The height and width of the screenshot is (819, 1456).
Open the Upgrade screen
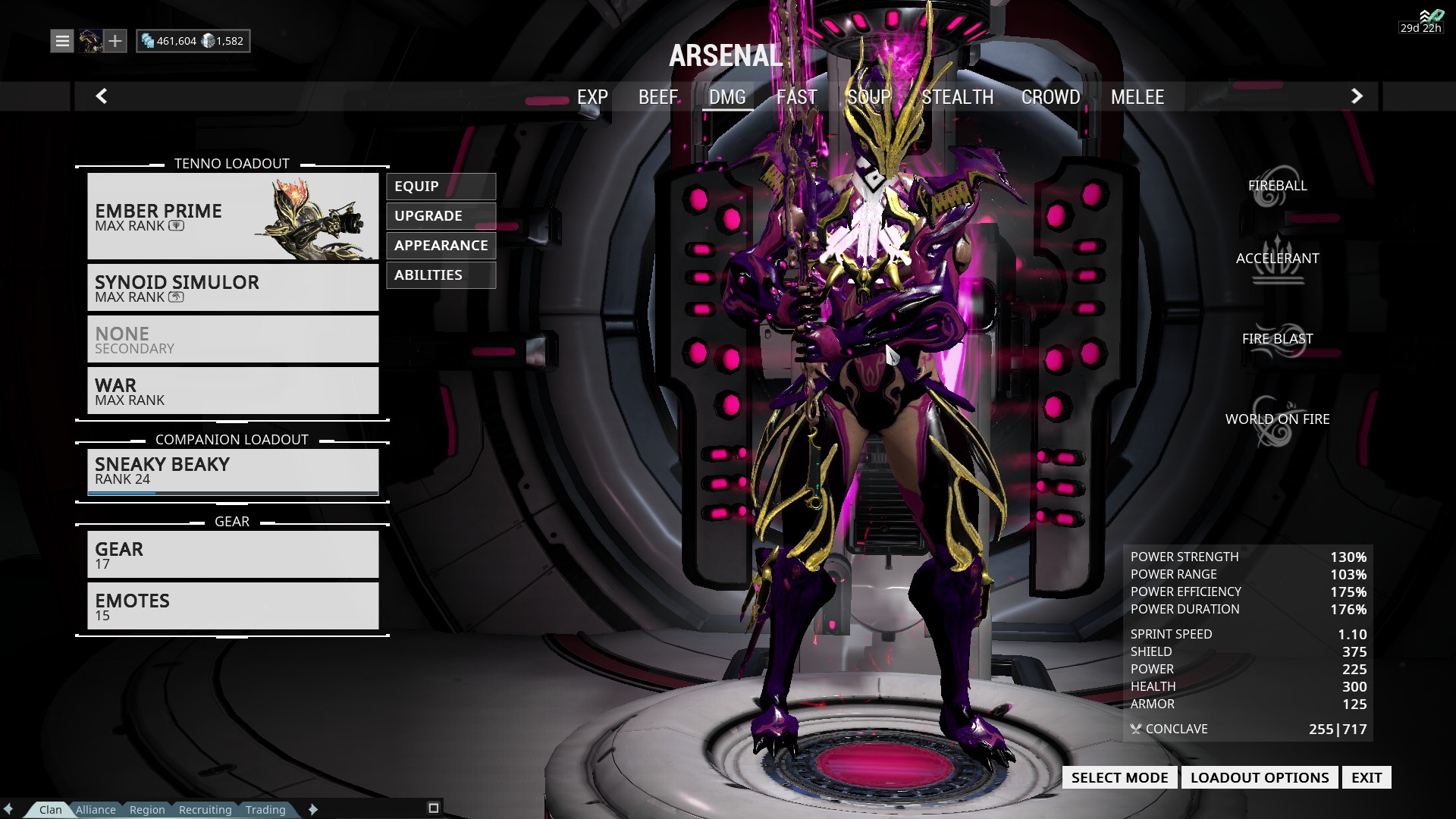click(441, 216)
